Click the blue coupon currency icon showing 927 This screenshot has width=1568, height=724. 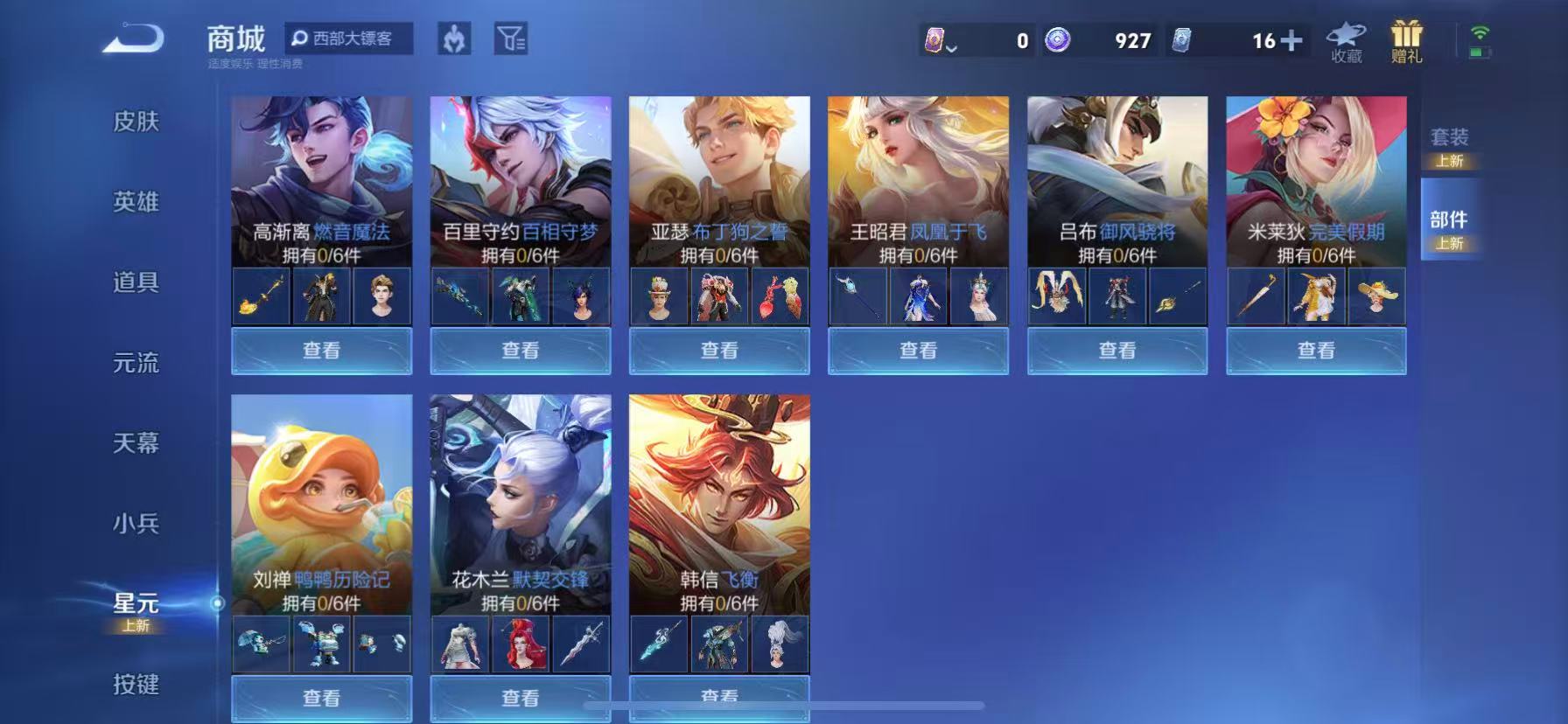tap(1060, 41)
